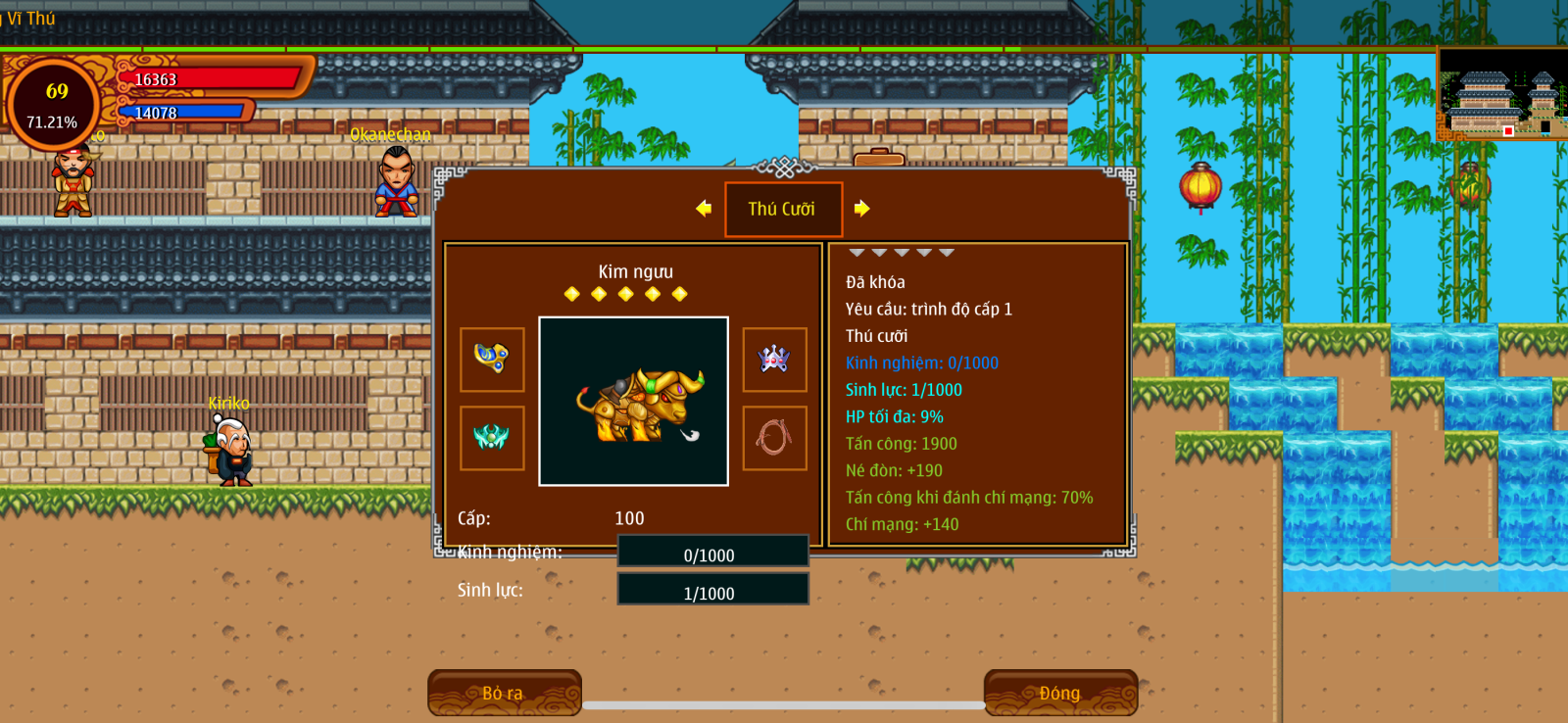Select the purple armor mount equipment slot
Image resolution: width=1568 pixels, height=723 pixels.
(x=774, y=360)
